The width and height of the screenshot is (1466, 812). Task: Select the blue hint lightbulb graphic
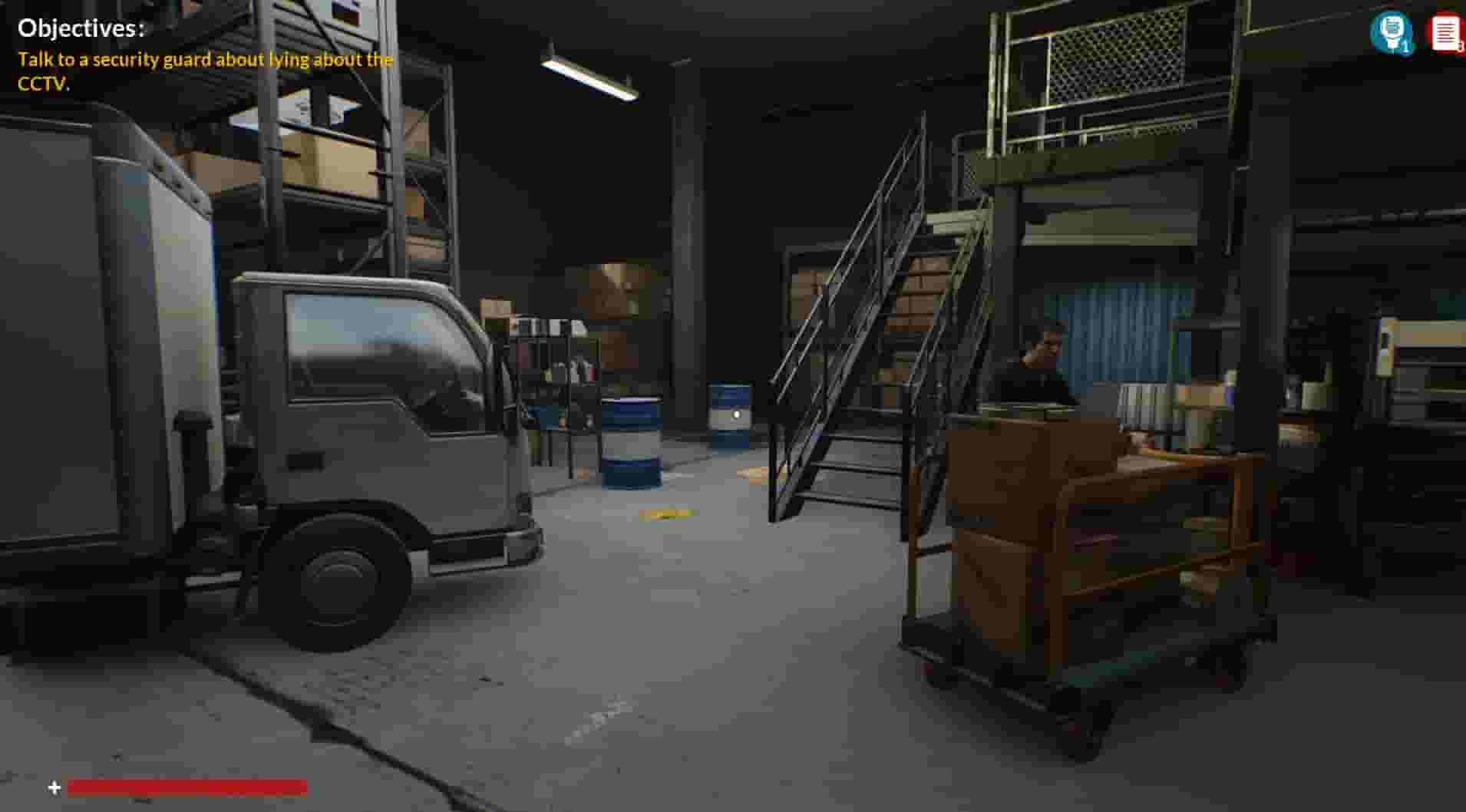tap(1392, 31)
